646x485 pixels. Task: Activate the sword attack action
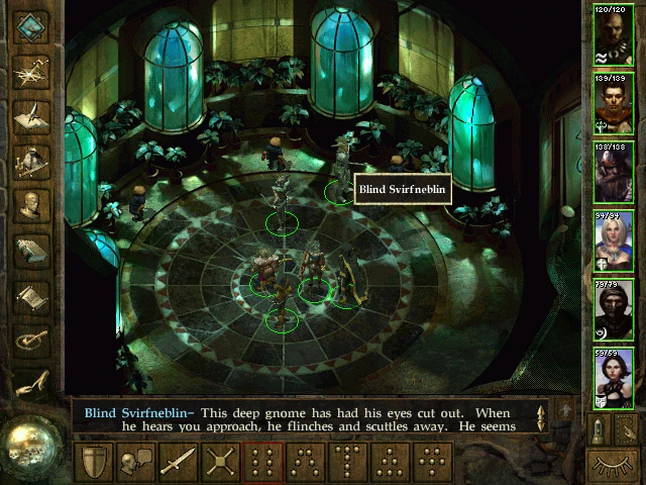178,463
